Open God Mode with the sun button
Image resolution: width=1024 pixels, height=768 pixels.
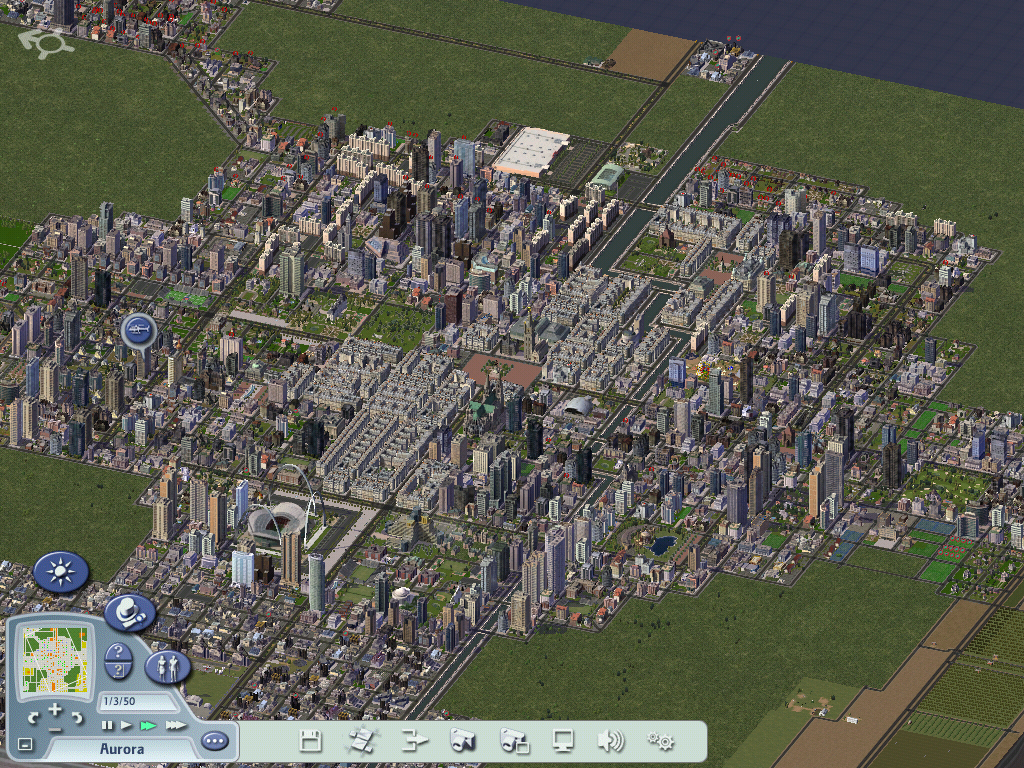[x=61, y=572]
